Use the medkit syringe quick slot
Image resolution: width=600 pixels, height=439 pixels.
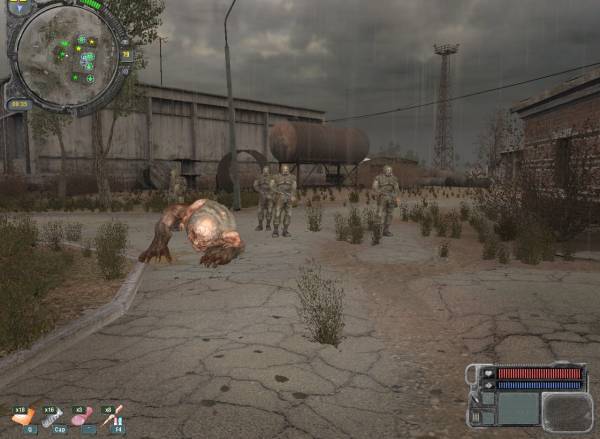tap(113, 417)
